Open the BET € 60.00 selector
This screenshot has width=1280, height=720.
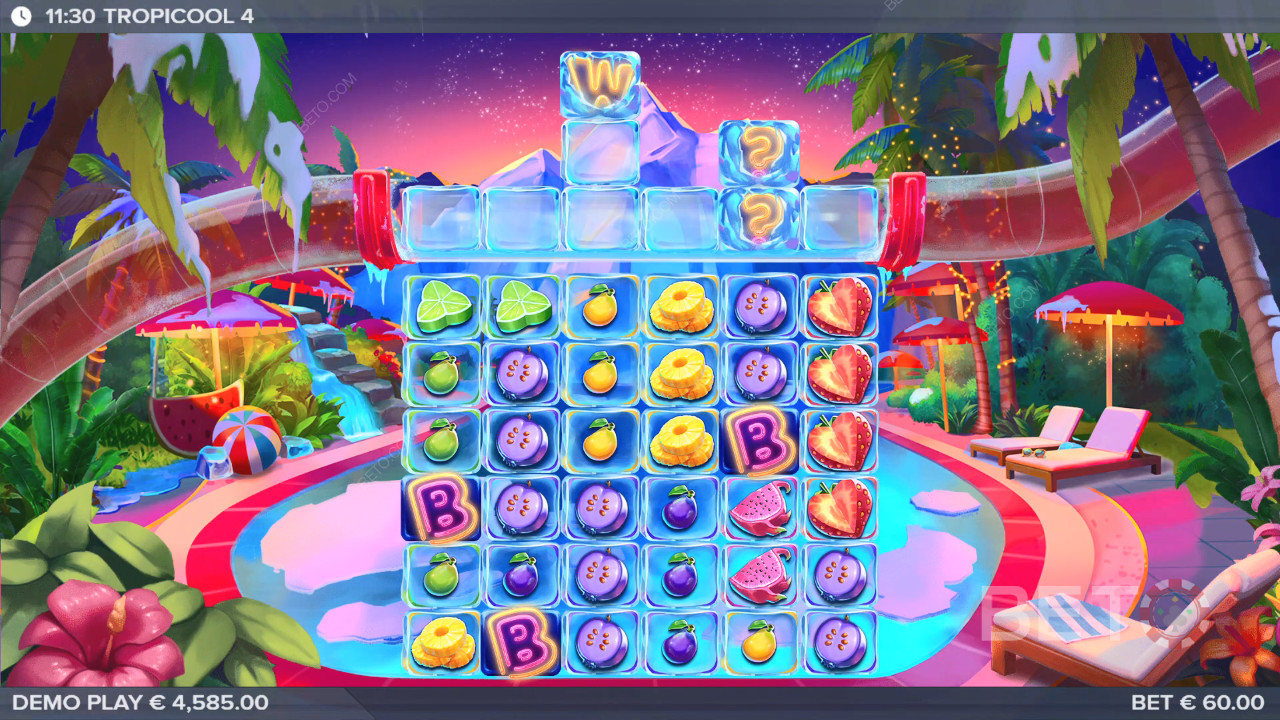[1197, 703]
